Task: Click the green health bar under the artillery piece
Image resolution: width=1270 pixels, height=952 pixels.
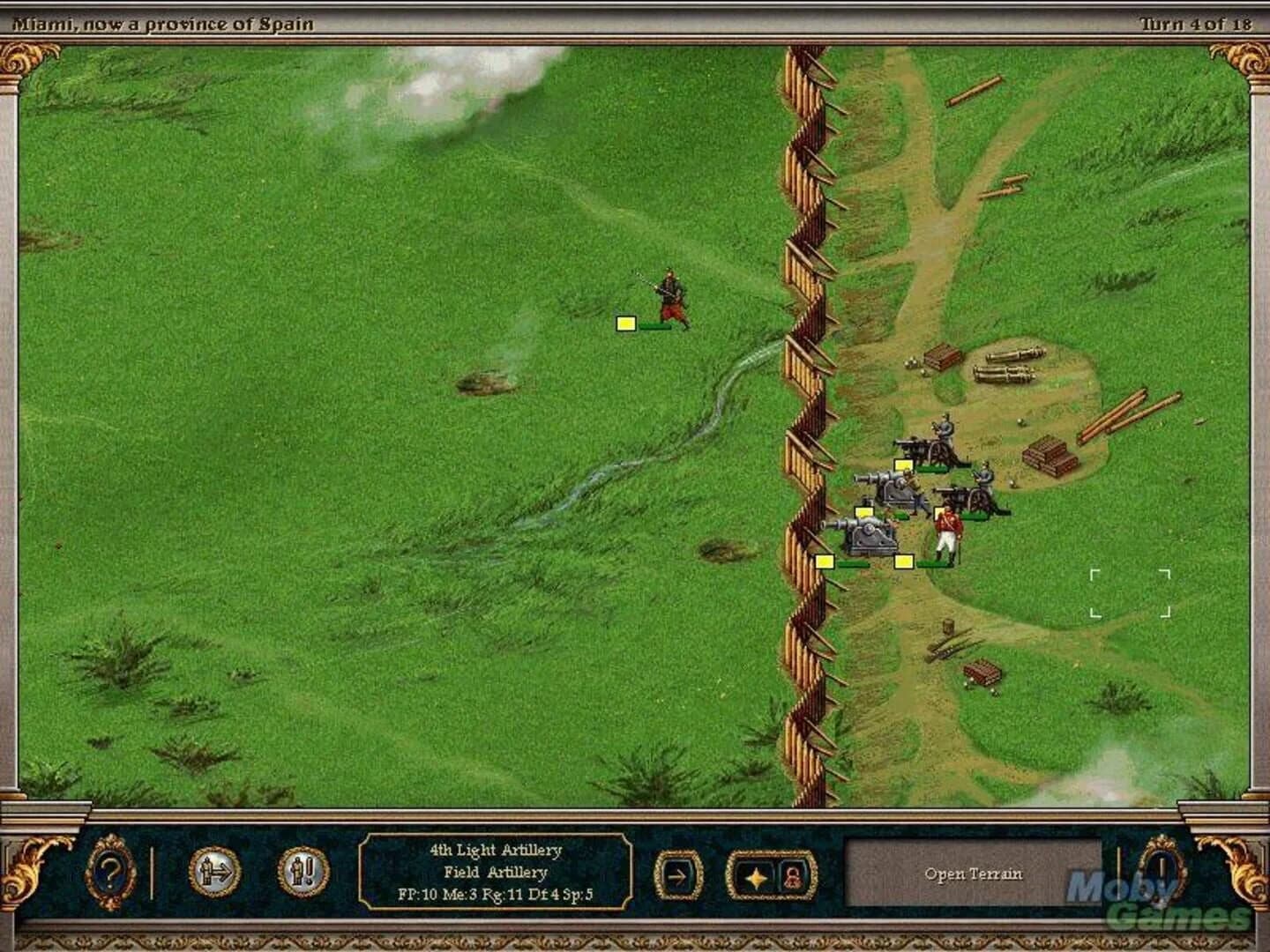Action: click(x=853, y=564)
